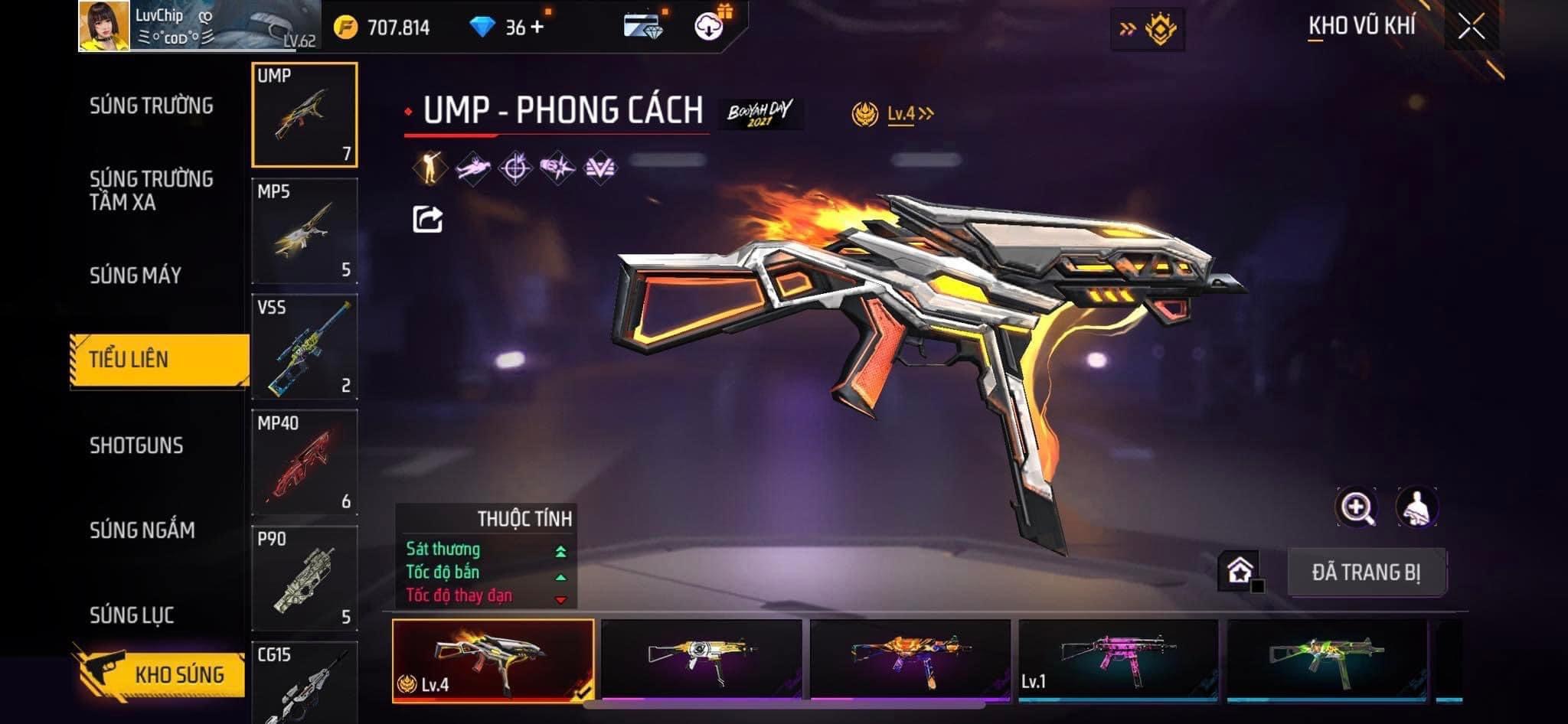The height and width of the screenshot is (724, 1568).
Task: Open the LuvChip player profile
Action: point(105,27)
